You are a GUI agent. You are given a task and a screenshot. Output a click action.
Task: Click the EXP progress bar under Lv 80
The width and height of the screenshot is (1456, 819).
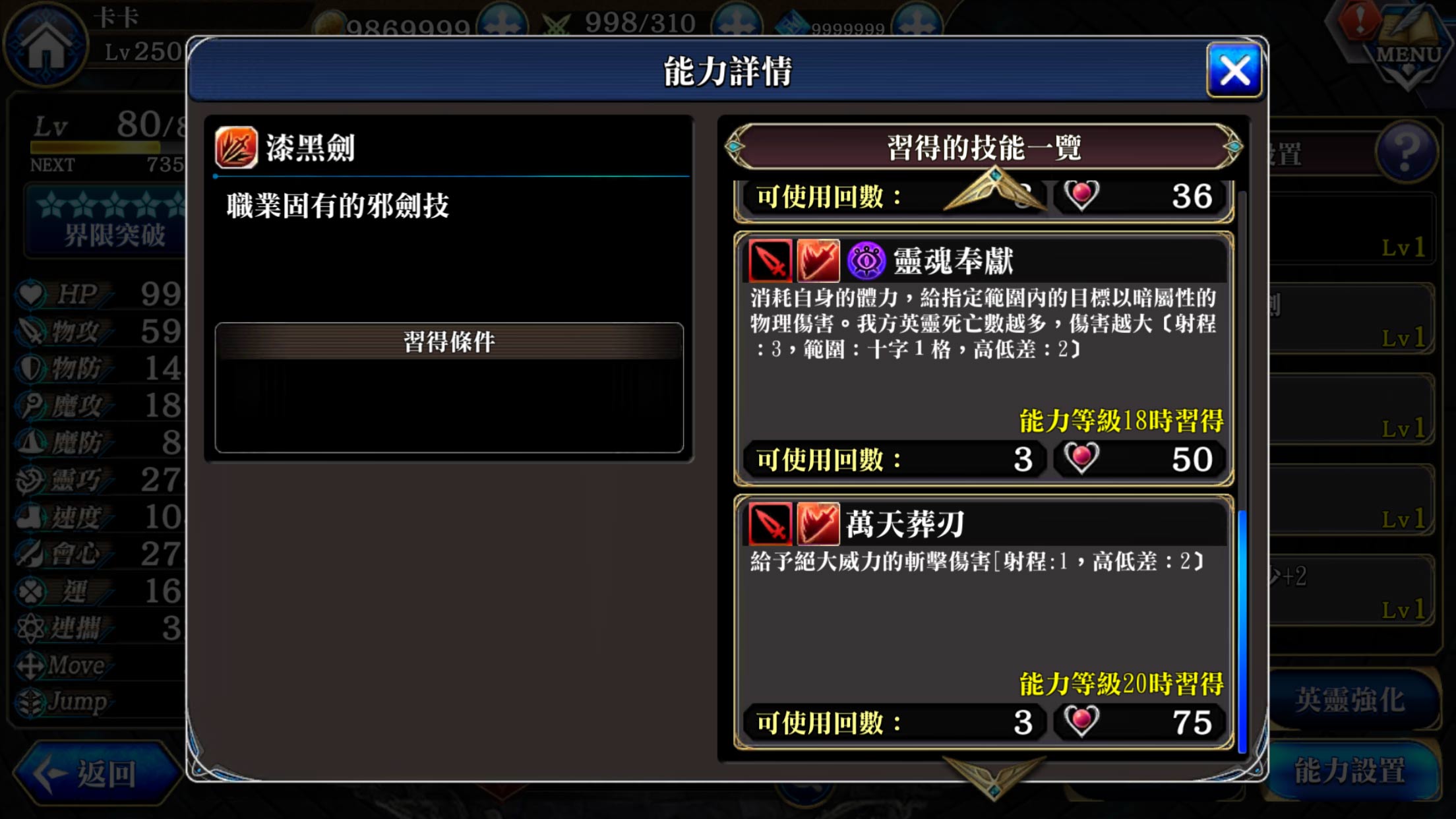point(109,145)
